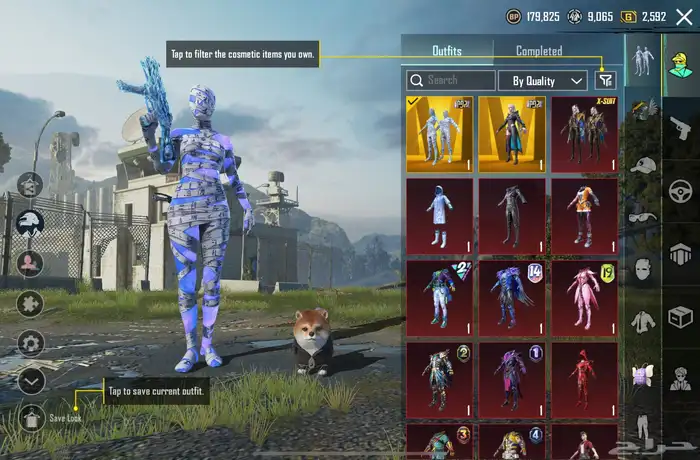Viewport: 700px width, 460px height.
Task: Open the steering wheel vehicle category
Action: (x=681, y=190)
